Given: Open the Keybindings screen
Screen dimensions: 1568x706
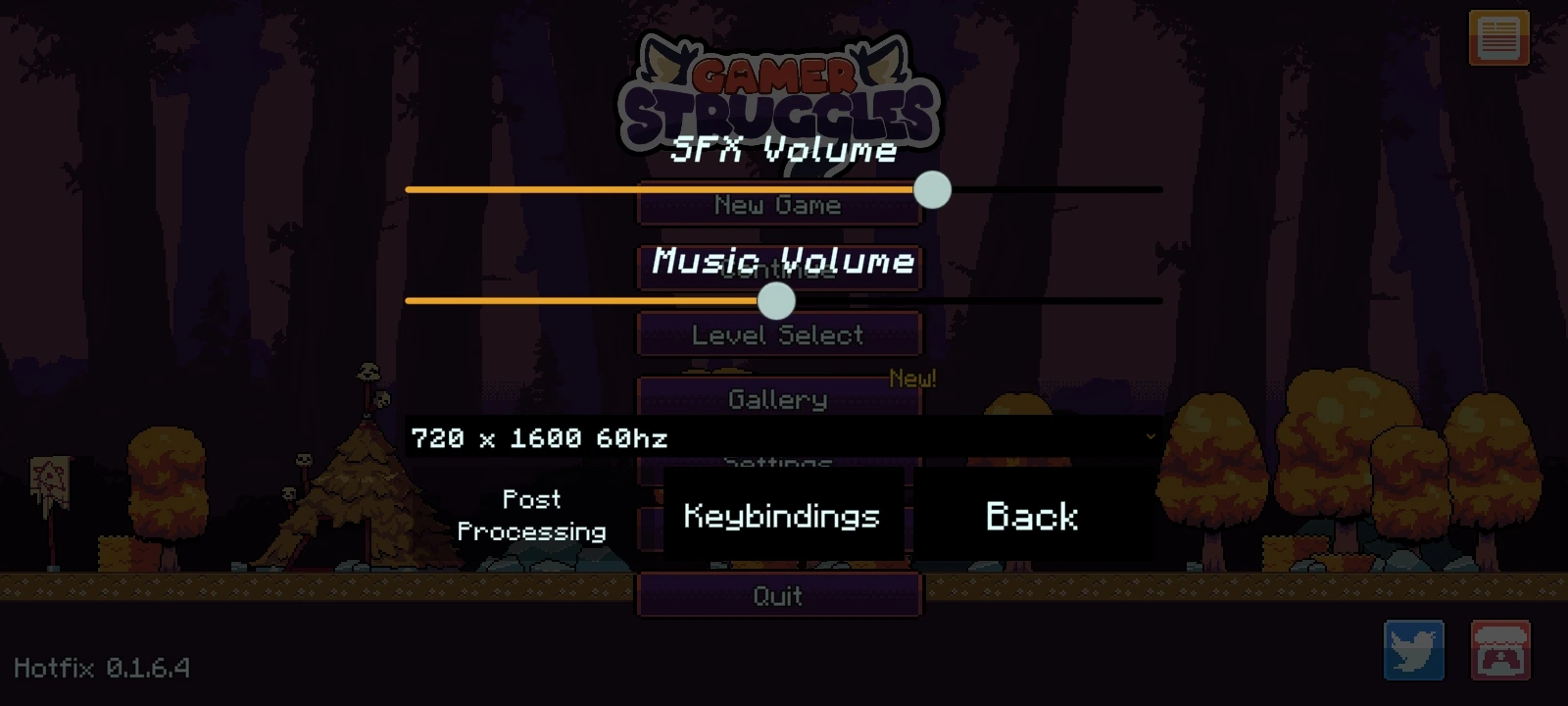Looking at the screenshot, I should pyautogui.click(x=781, y=516).
